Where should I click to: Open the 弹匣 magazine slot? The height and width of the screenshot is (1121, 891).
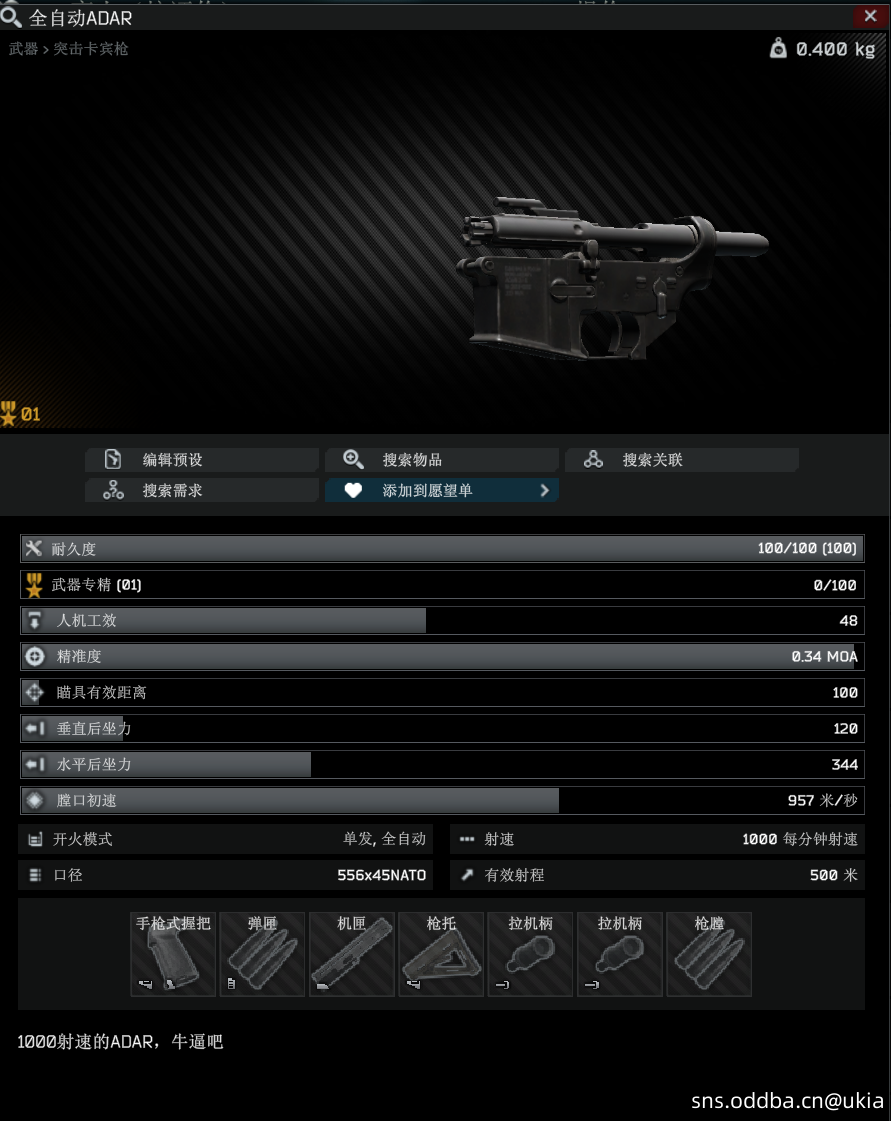point(262,954)
